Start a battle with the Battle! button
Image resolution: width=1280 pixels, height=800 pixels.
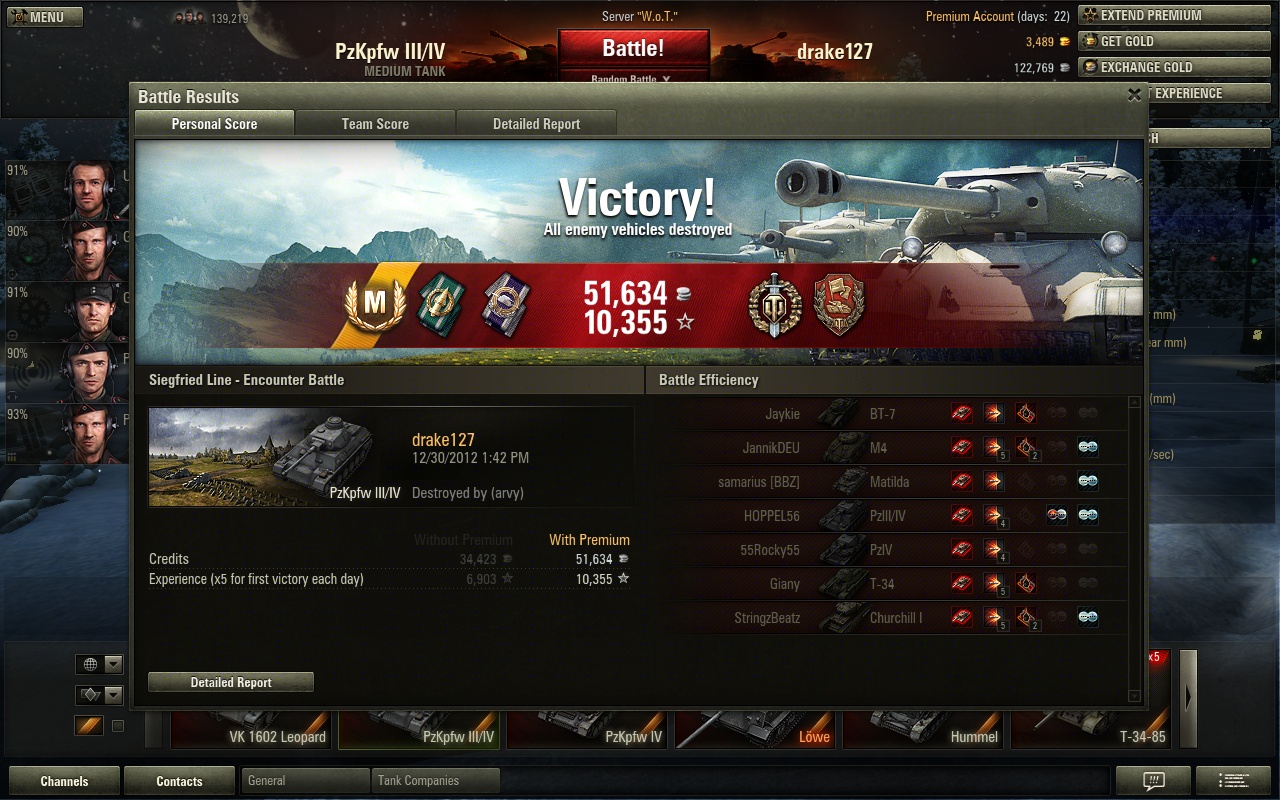tap(633, 48)
